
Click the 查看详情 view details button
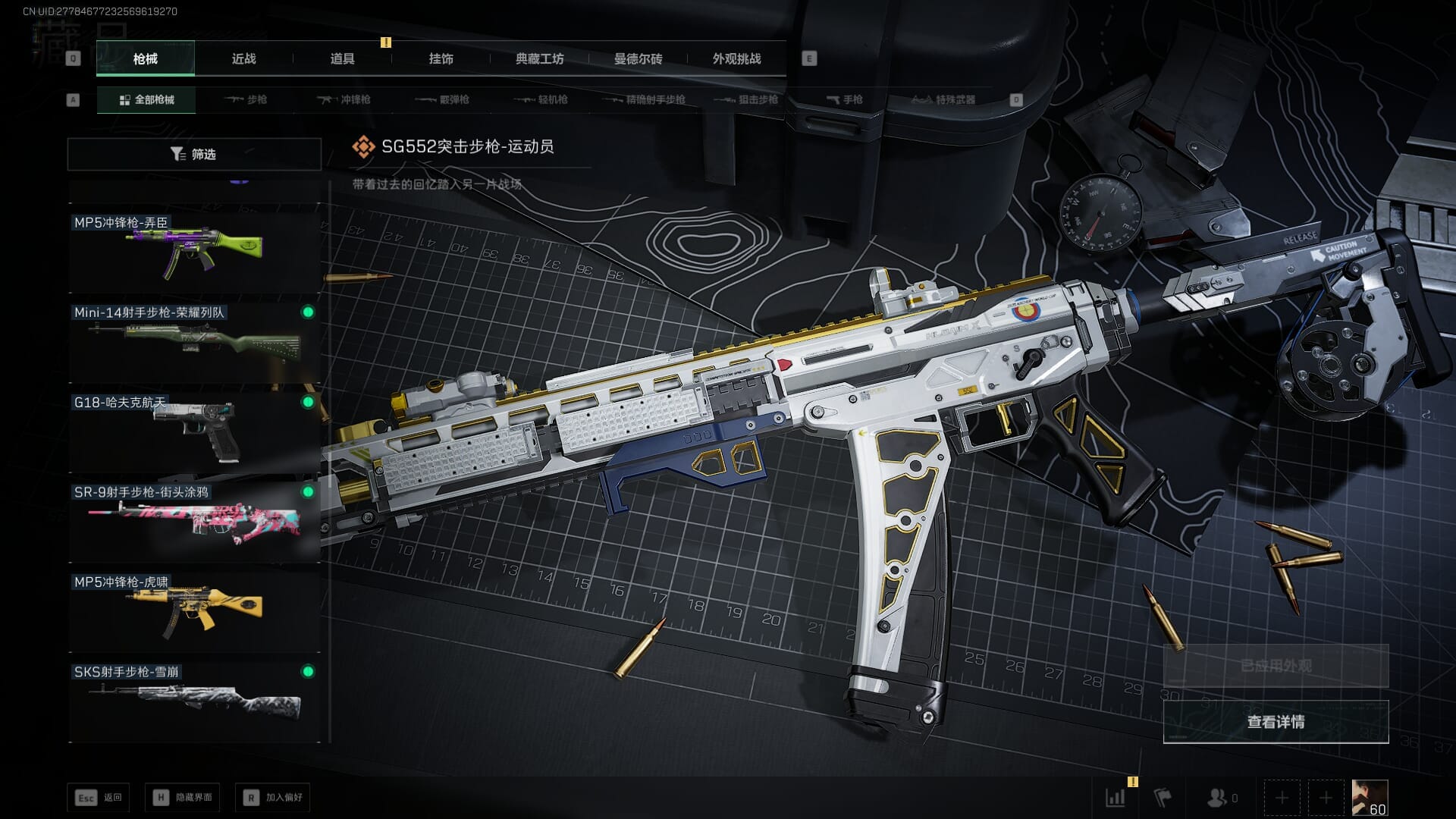pos(1276,722)
